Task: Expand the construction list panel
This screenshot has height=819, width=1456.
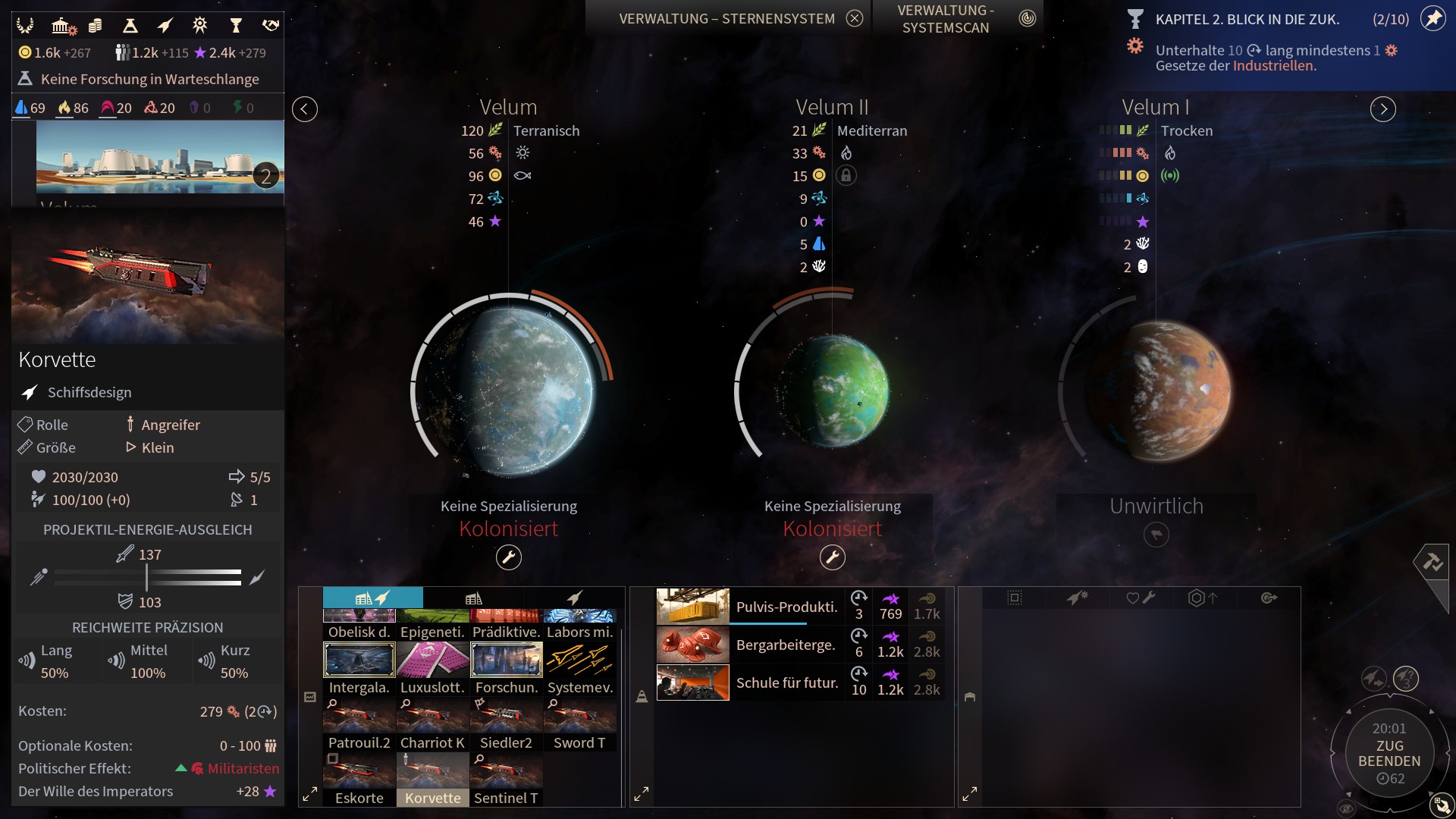Action: pos(310,795)
